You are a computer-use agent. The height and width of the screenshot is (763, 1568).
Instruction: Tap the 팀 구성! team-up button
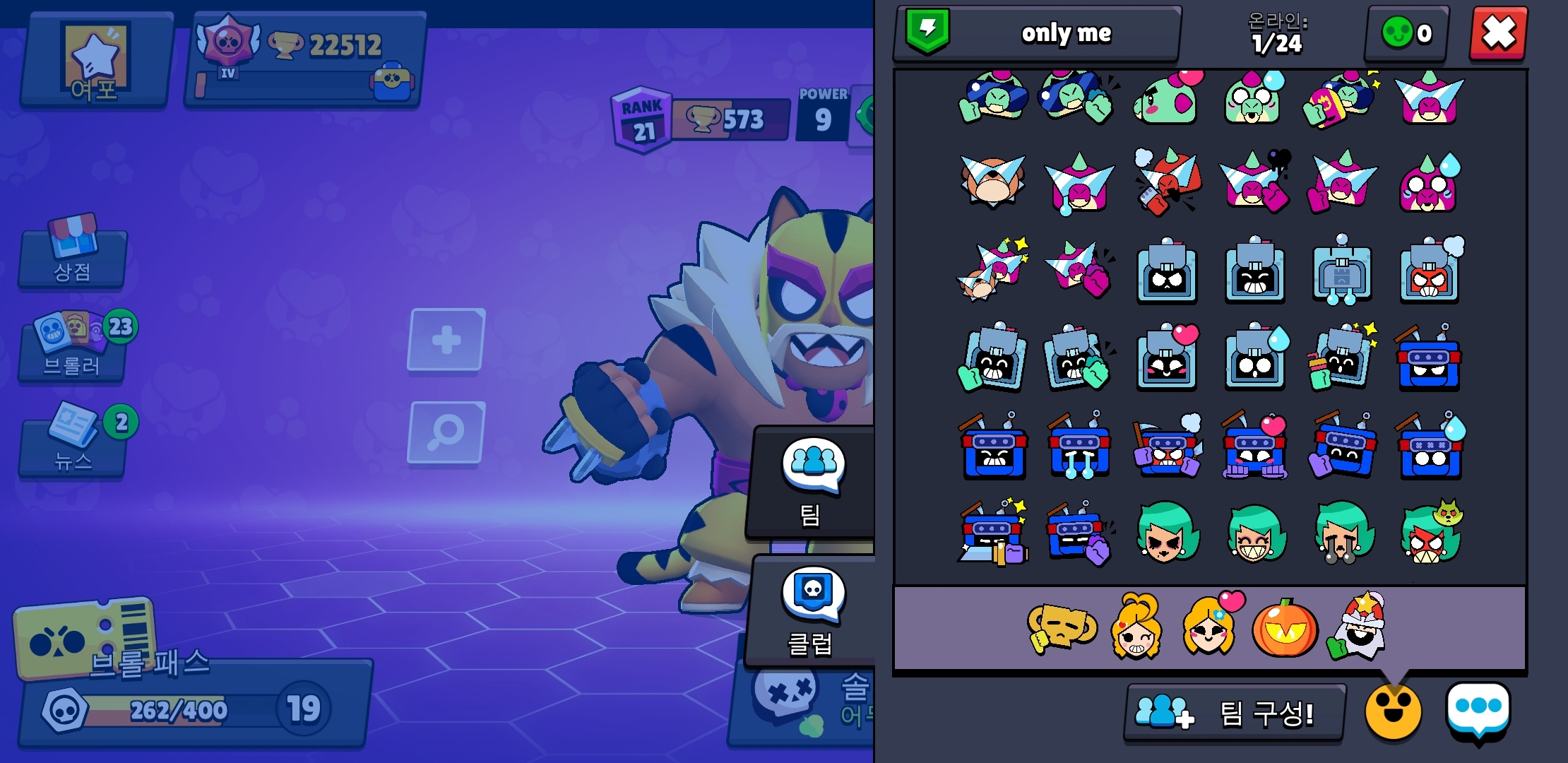[x=1234, y=713]
